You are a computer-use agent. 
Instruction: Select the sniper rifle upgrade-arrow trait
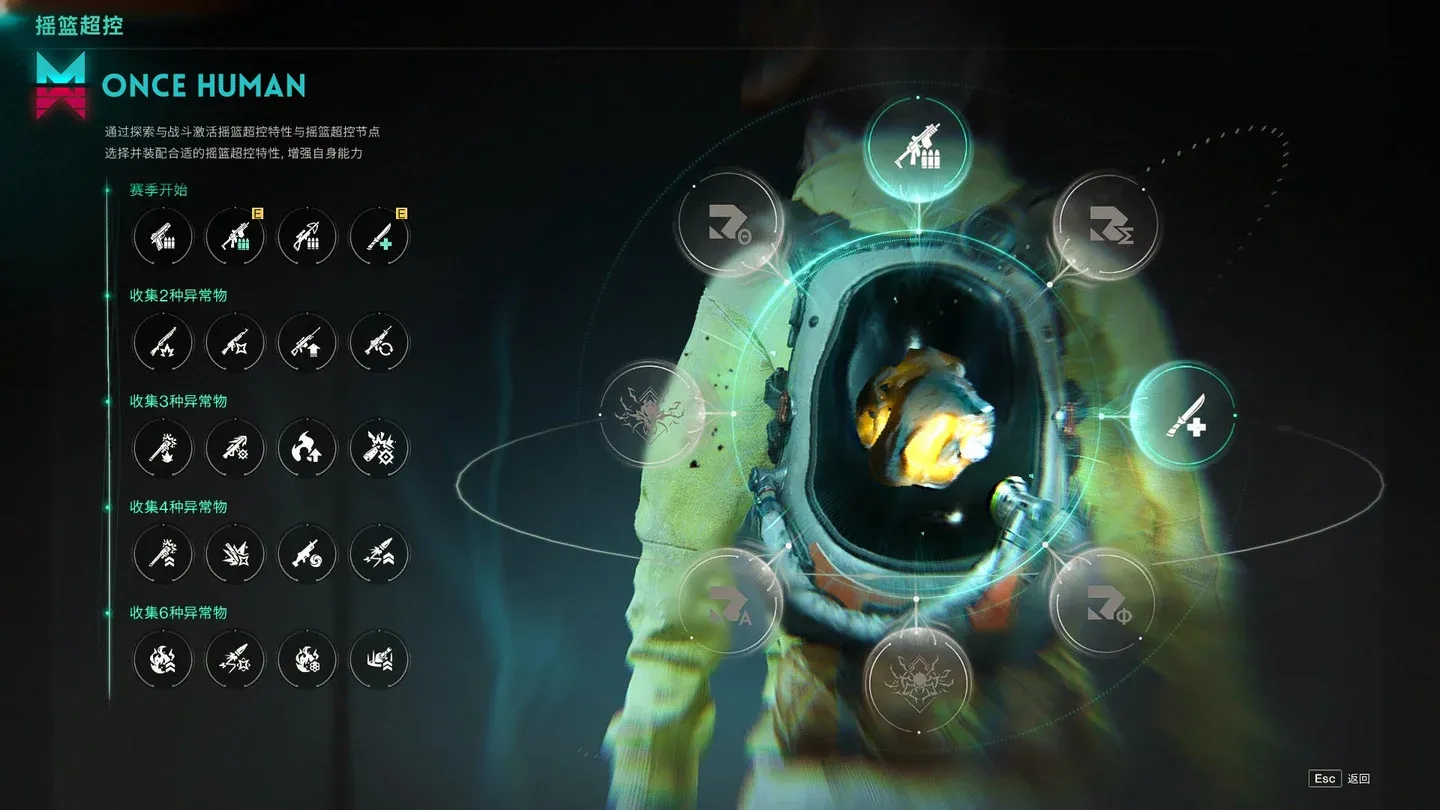pos(307,343)
